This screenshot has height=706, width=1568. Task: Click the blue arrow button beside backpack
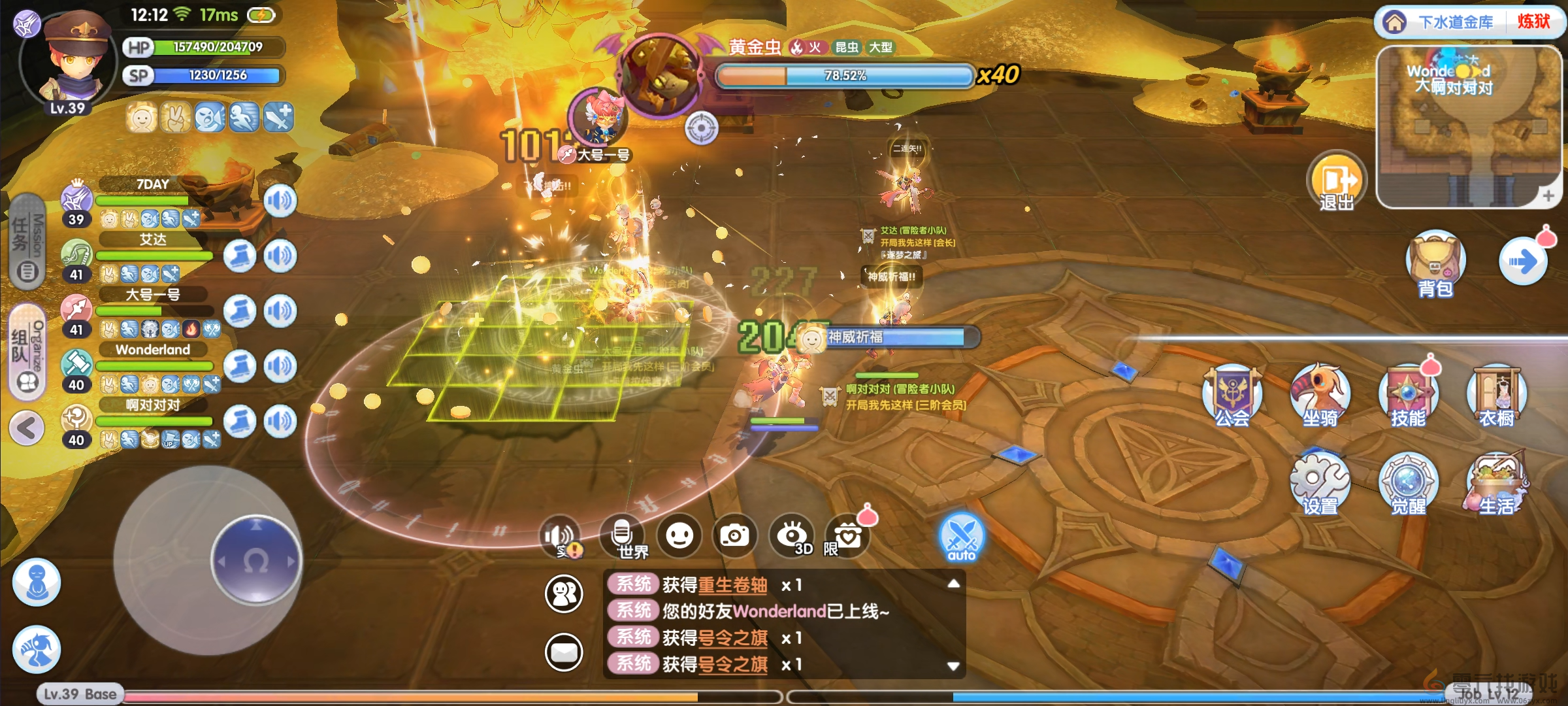pos(1523,262)
